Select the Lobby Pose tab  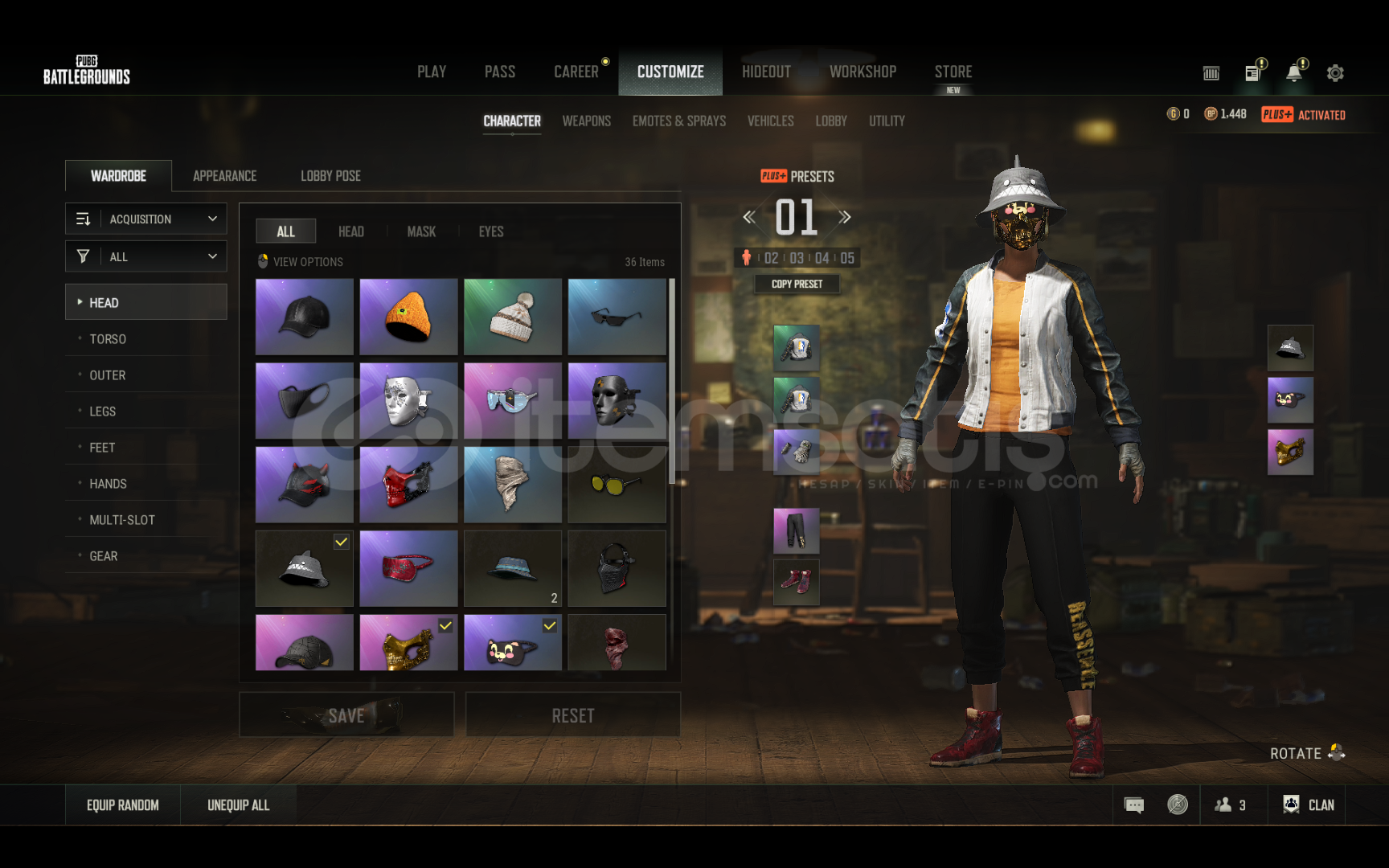coord(330,176)
